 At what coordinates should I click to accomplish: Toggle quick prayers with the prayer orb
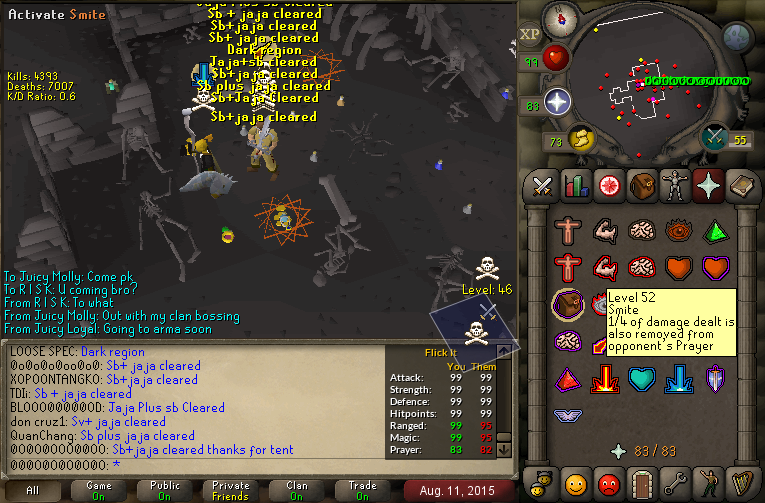click(x=556, y=101)
